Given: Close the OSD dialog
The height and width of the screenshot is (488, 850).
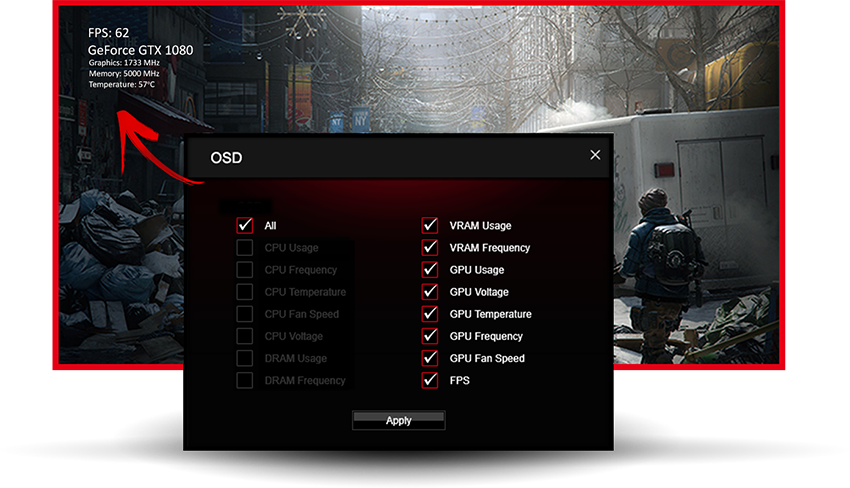Looking at the screenshot, I should (595, 155).
